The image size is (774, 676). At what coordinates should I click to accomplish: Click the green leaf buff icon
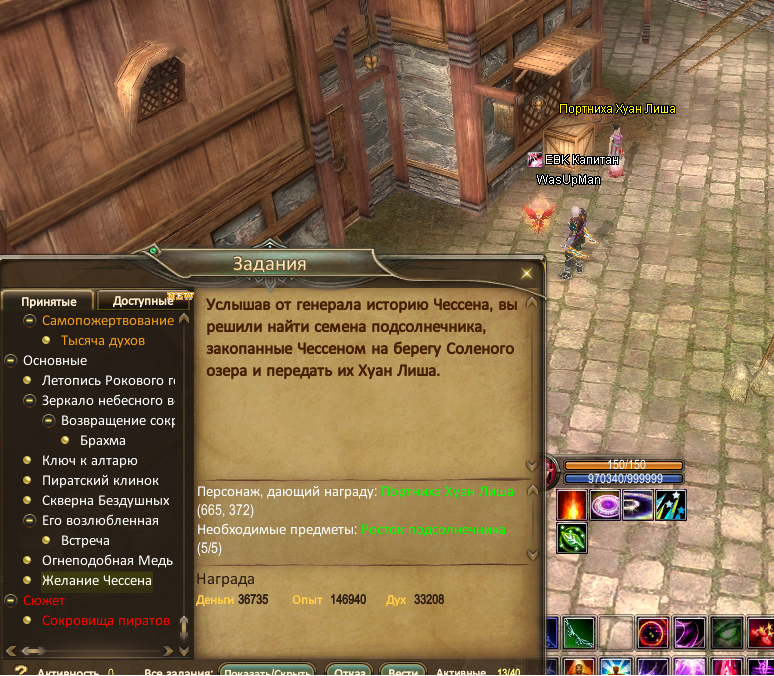(572, 538)
